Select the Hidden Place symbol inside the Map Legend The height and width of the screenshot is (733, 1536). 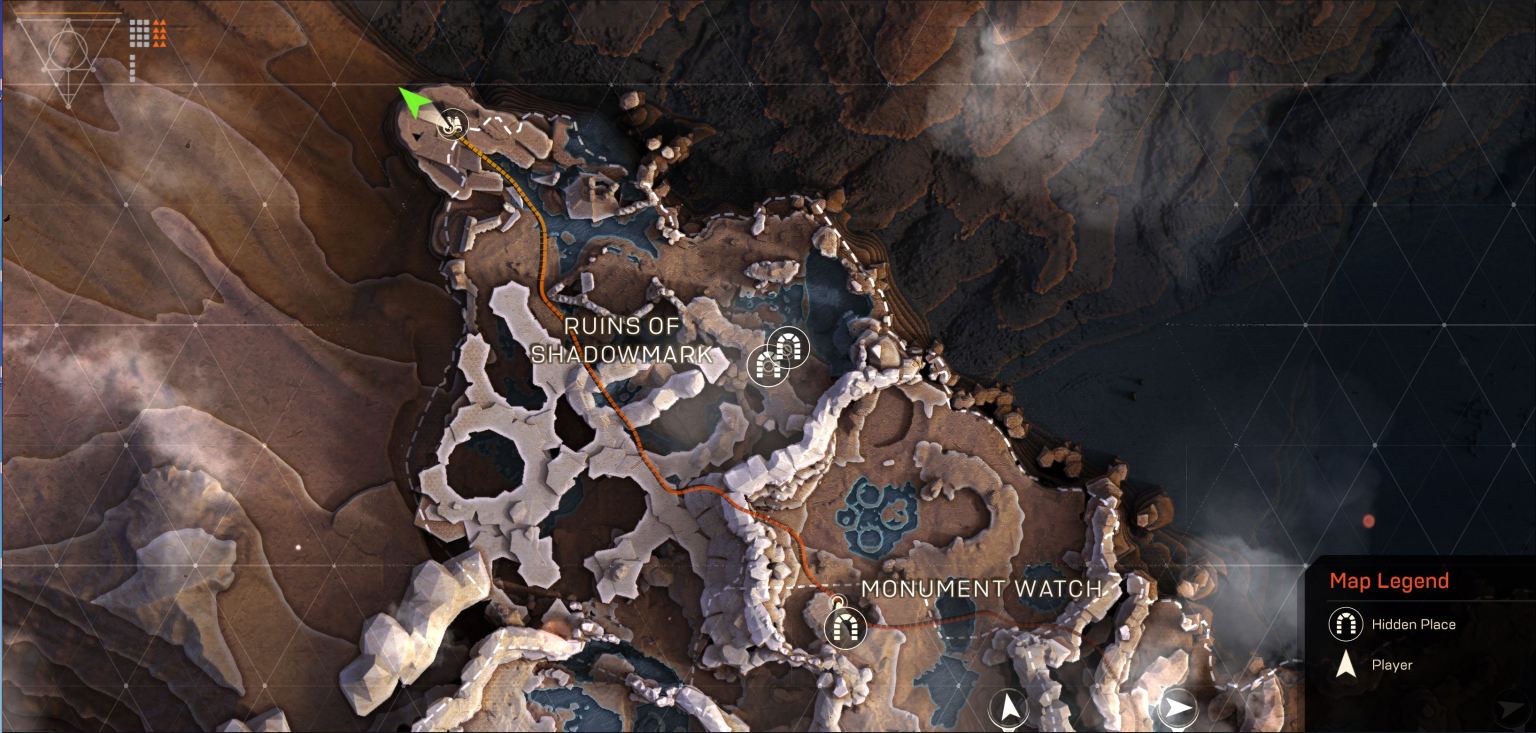tap(1345, 623)
